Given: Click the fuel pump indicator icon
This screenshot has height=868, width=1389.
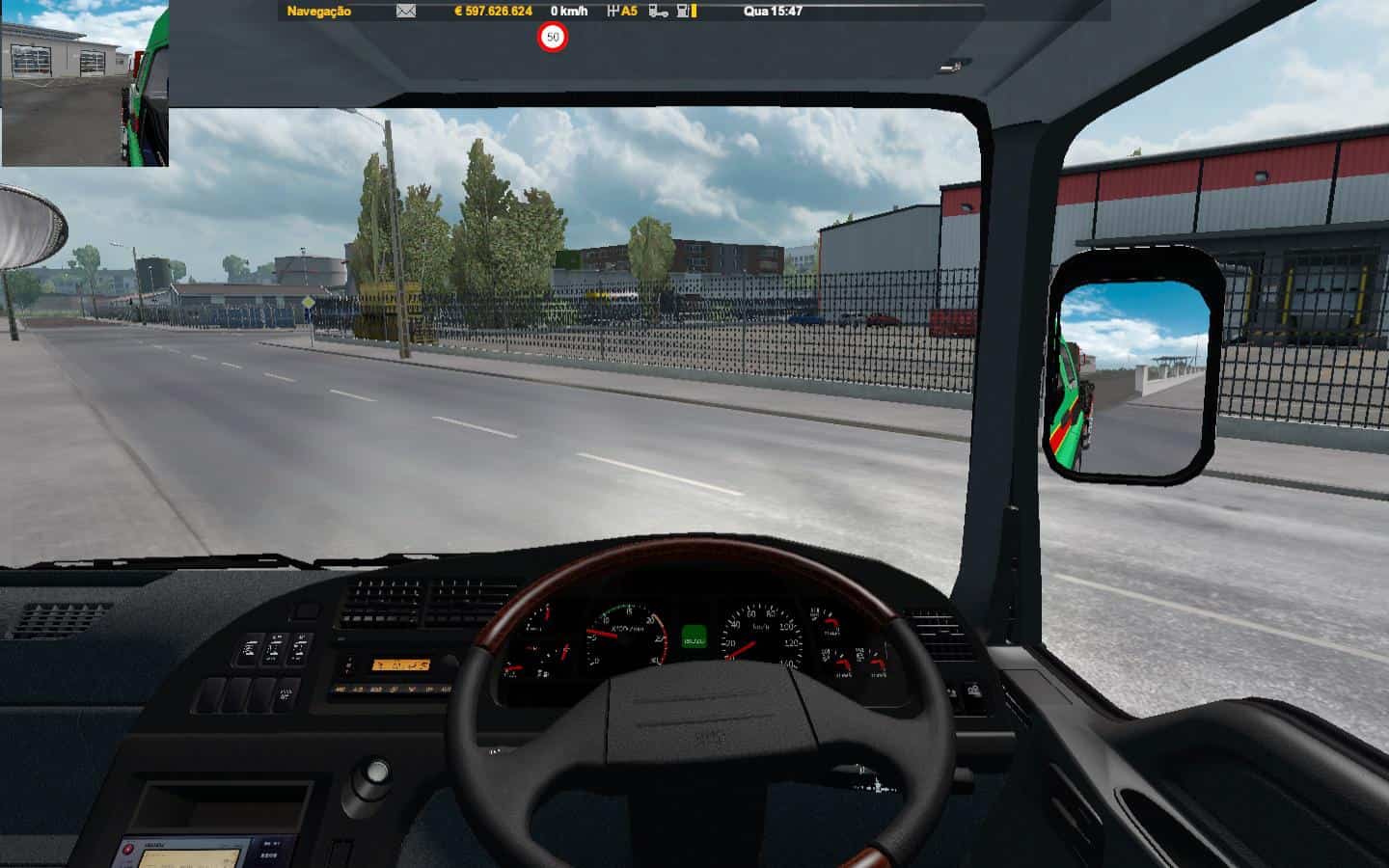Looking at the screenshot, I should 684,12.
